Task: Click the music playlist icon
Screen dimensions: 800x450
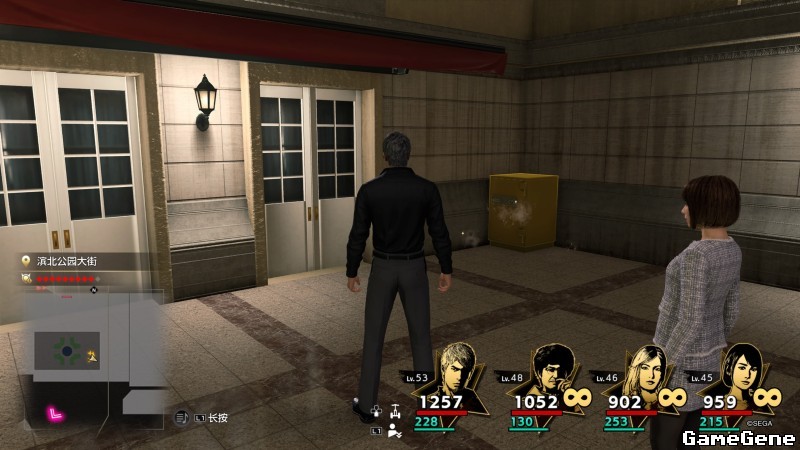Action: (181, 417)
